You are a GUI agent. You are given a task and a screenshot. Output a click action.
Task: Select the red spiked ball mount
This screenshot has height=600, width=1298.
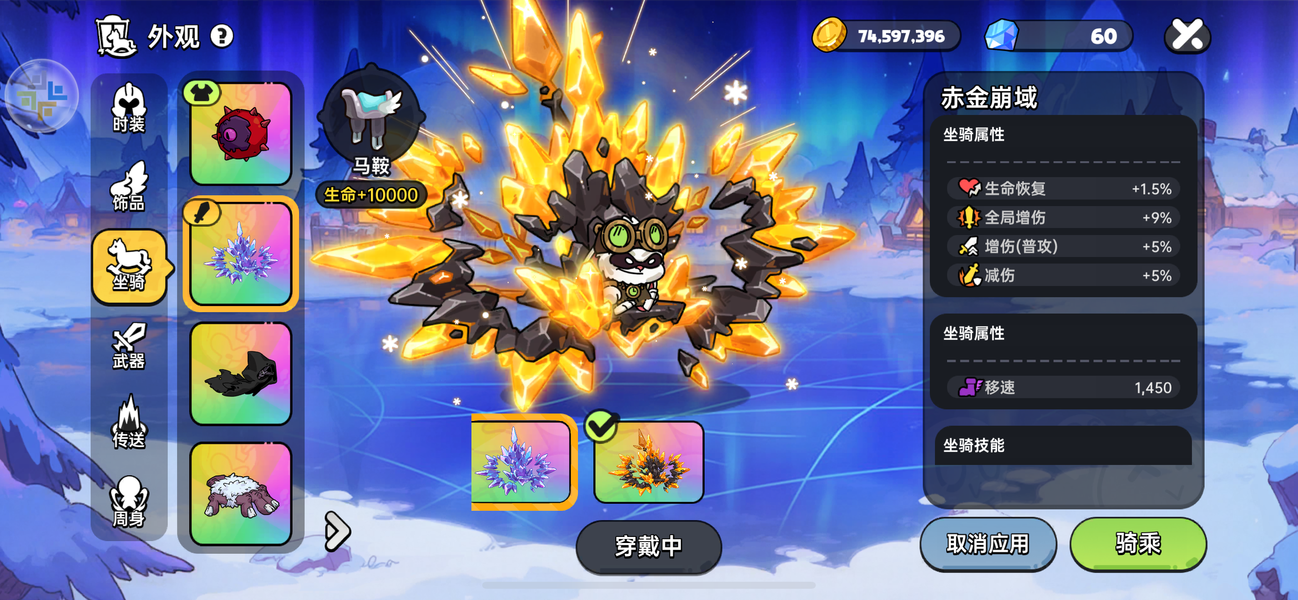[240, 134]
